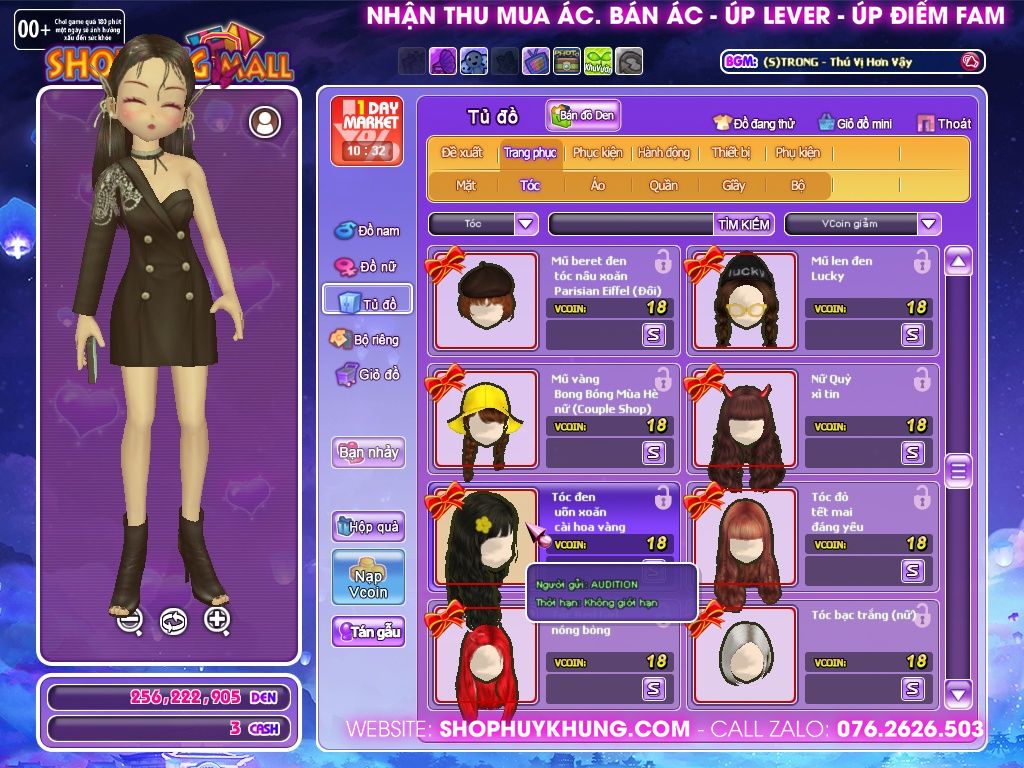The image size is (1024, 768).
Task: Rotate the character preview model
Action: 173,621
